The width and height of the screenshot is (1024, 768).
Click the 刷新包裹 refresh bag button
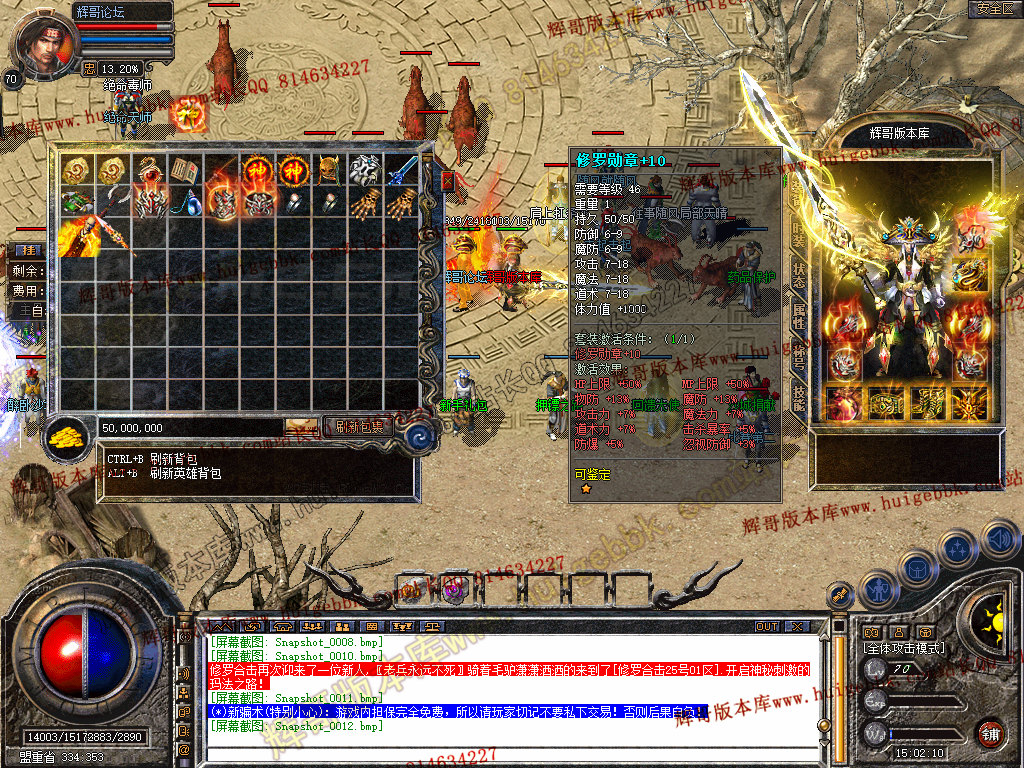click(359, 427)
